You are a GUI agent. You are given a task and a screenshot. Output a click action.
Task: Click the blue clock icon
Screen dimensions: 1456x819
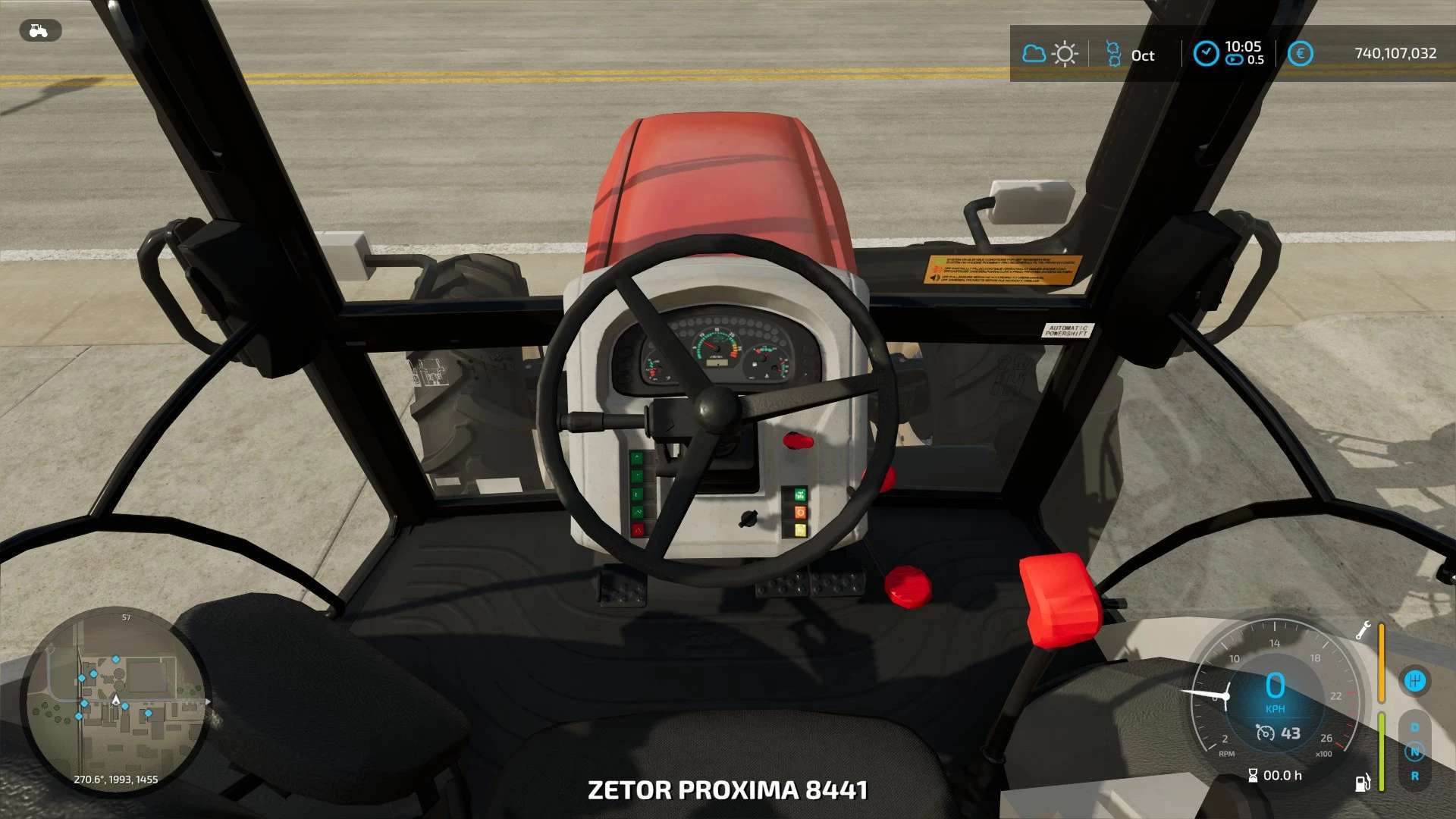(x=1206, y=54)
